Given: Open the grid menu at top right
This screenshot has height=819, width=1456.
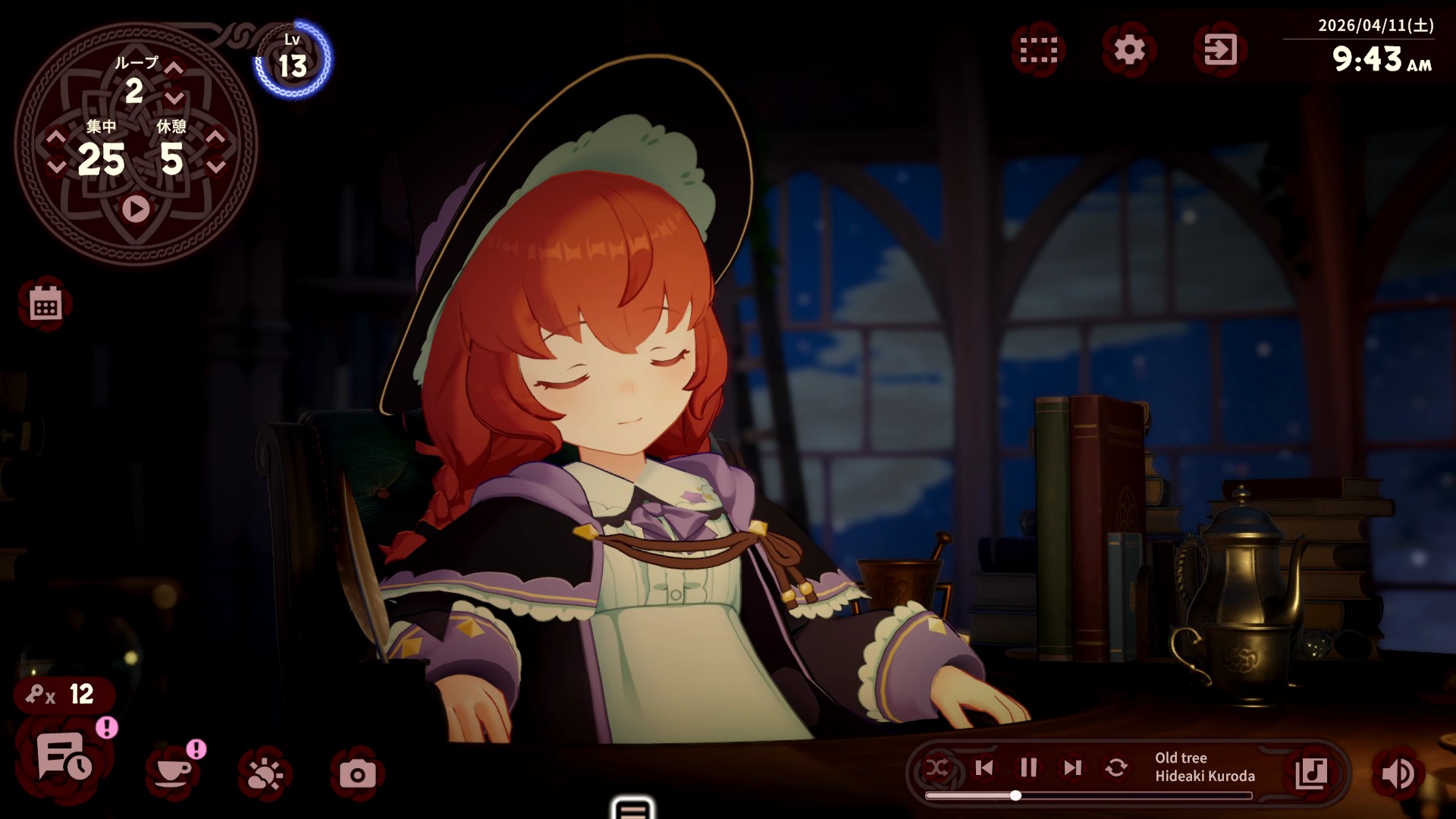Looking at the screenshot, I should click(x=1039, y=48).
